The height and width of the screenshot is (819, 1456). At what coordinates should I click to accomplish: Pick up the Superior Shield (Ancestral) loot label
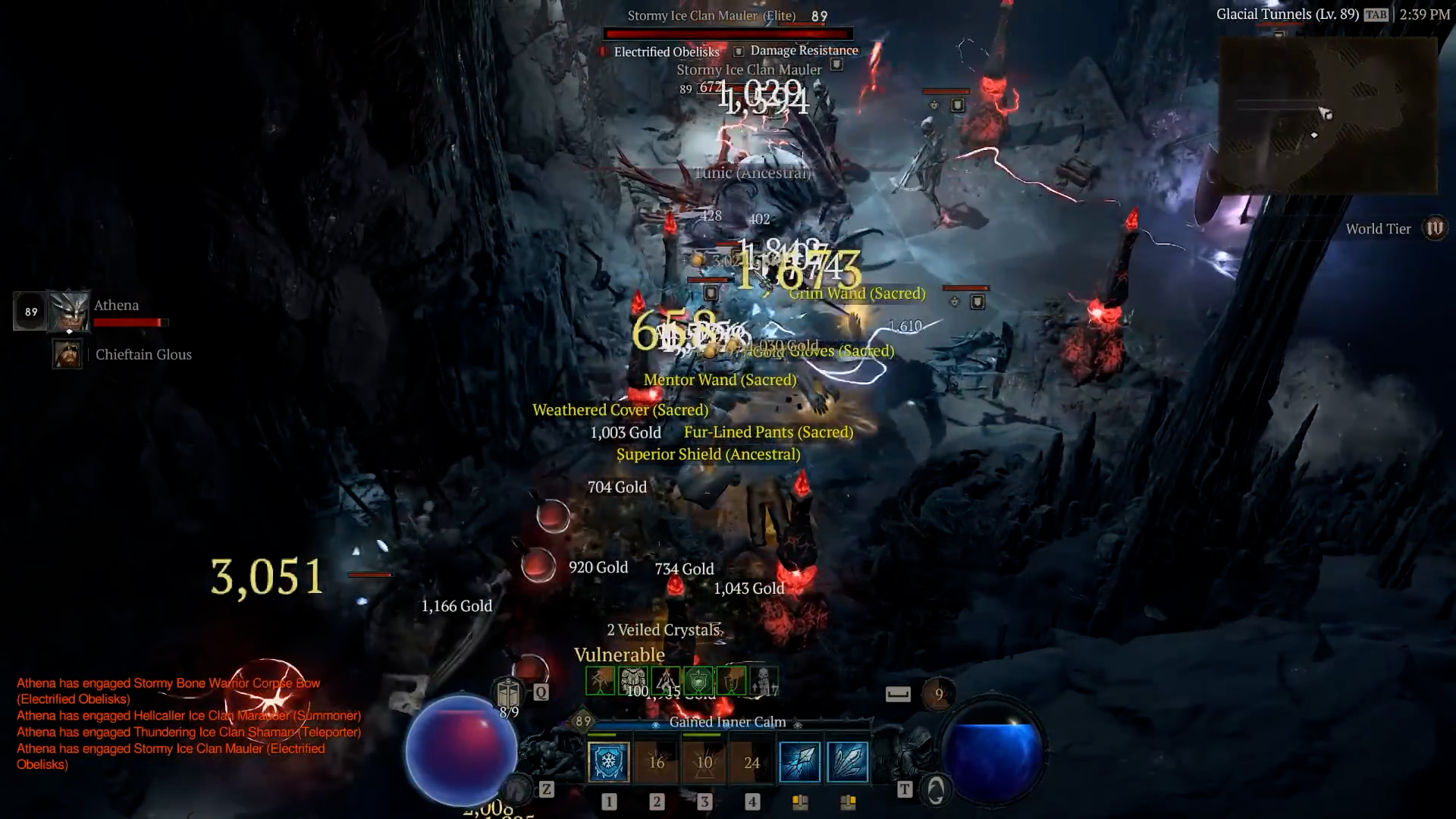click(x=708, y=454)
